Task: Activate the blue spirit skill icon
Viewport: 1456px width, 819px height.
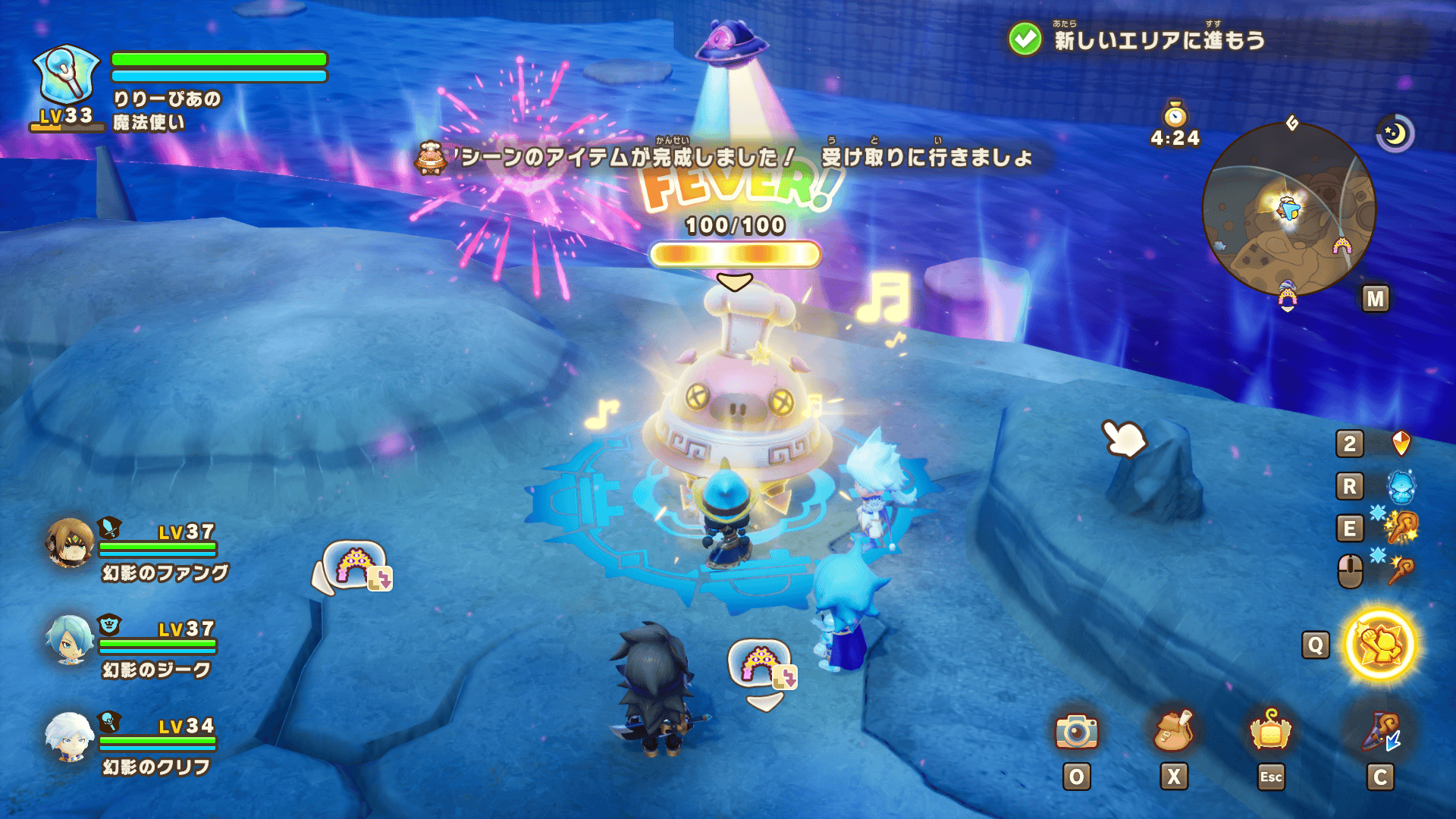Action: 1401,486
